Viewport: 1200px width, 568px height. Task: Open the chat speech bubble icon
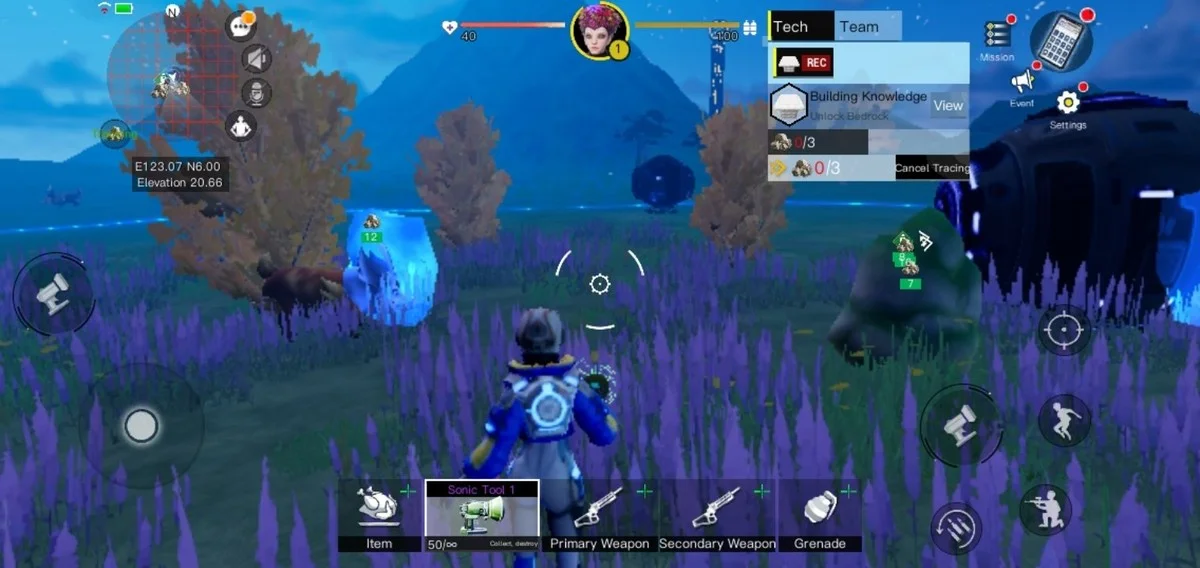[x=241, y=26]
